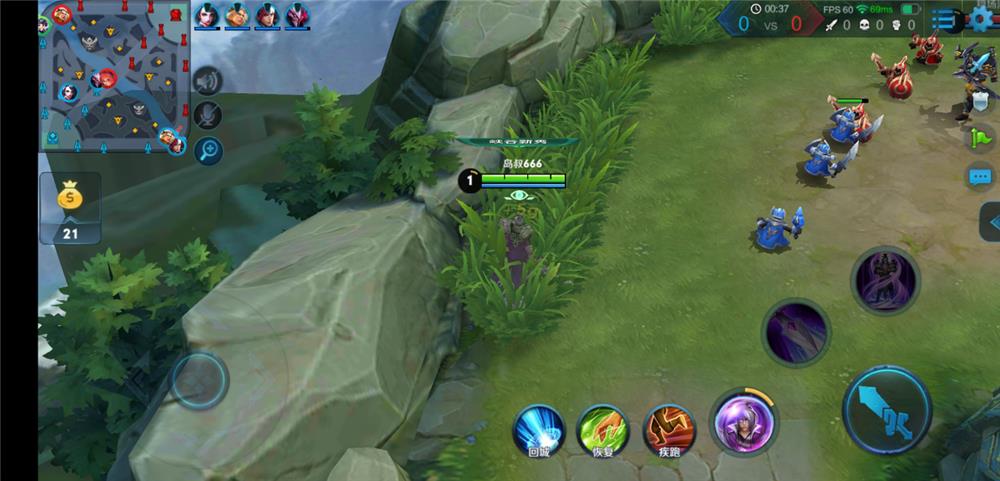Toggle the muted microphone button
The height and width of the screenshot is (481, 1000).
click(208, 115)
